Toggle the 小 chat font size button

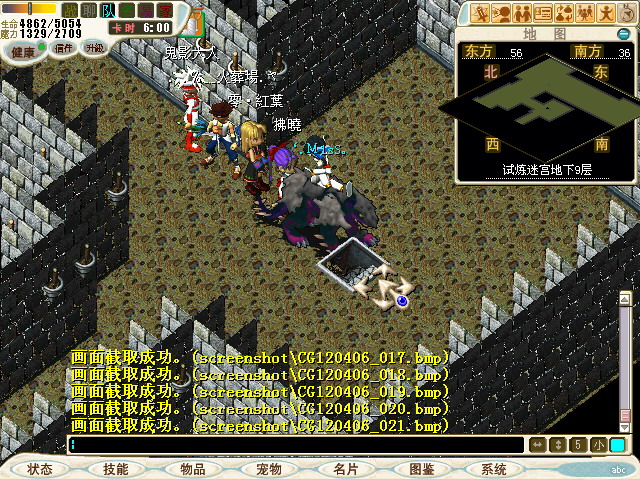598,445
